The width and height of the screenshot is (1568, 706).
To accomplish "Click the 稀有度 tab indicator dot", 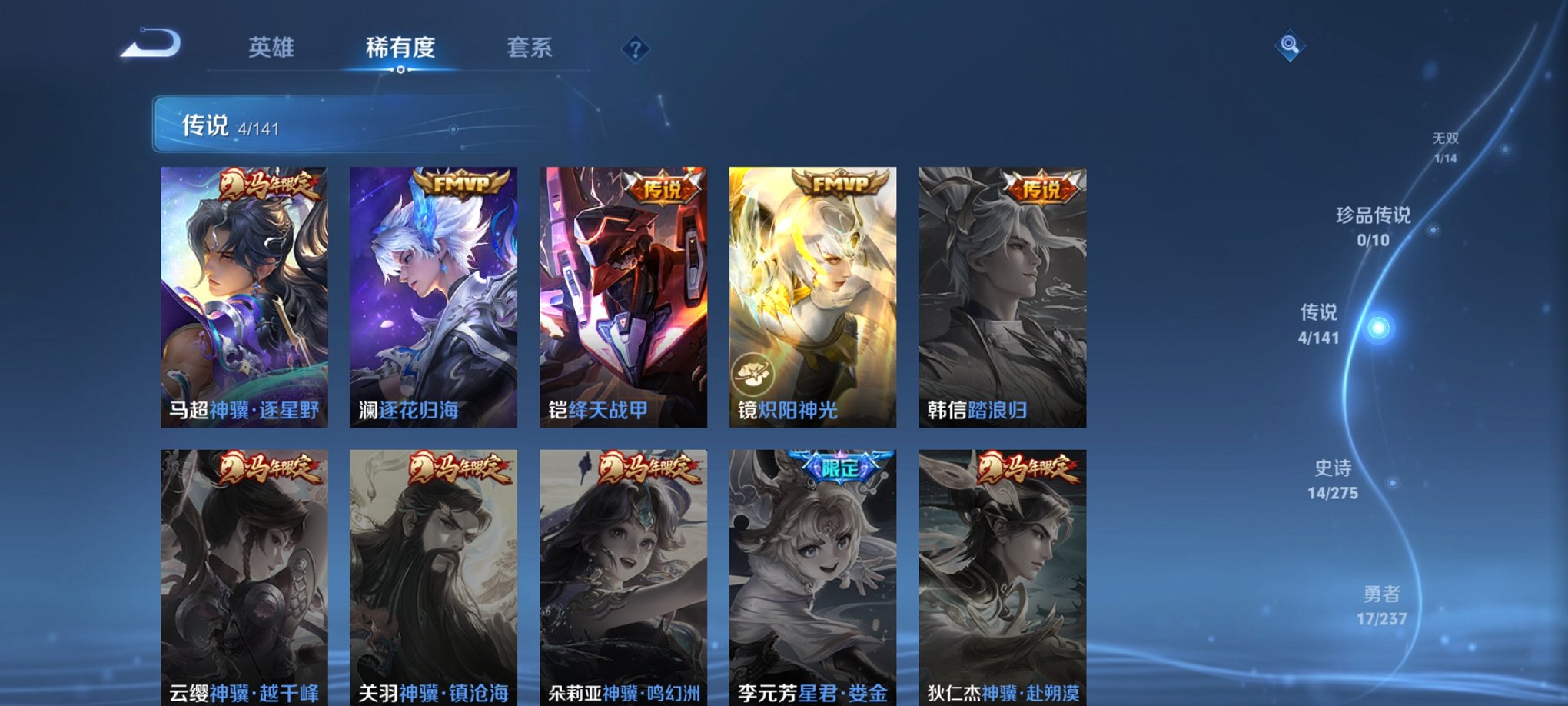I will 400,71.
